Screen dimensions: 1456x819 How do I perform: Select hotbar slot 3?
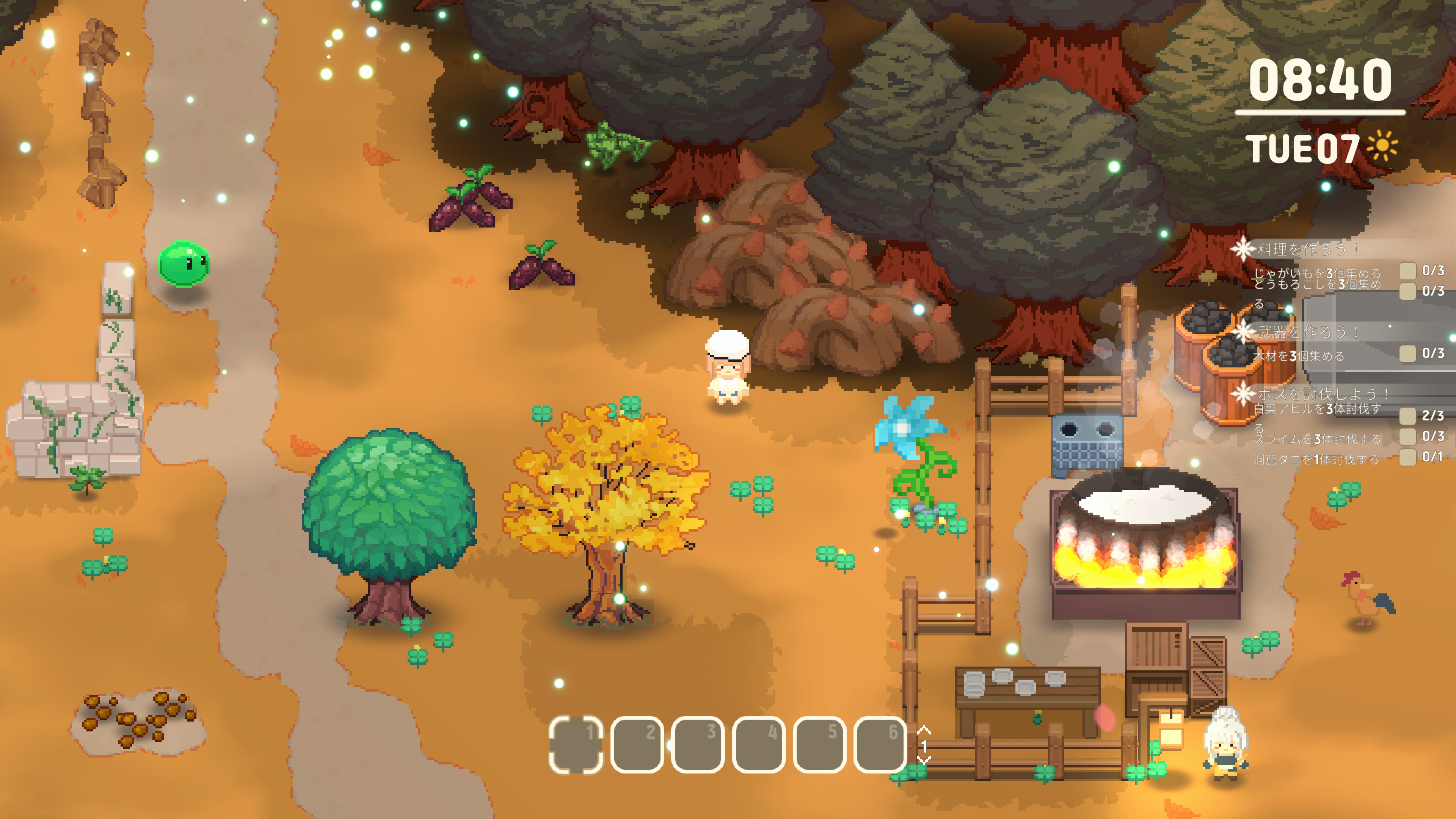coord(698,744)
